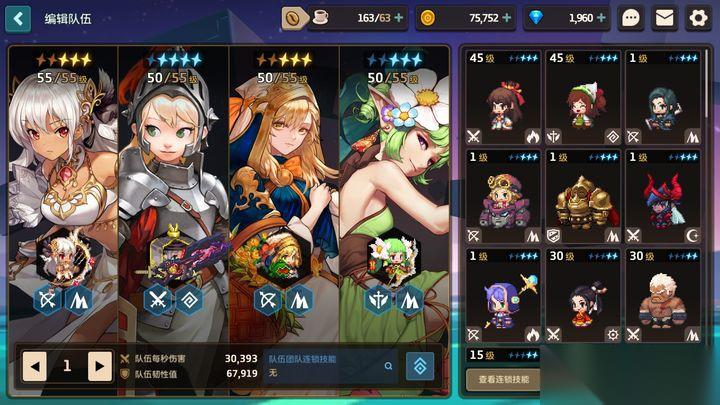Pick the red horned demon hero

click(663, 197)
